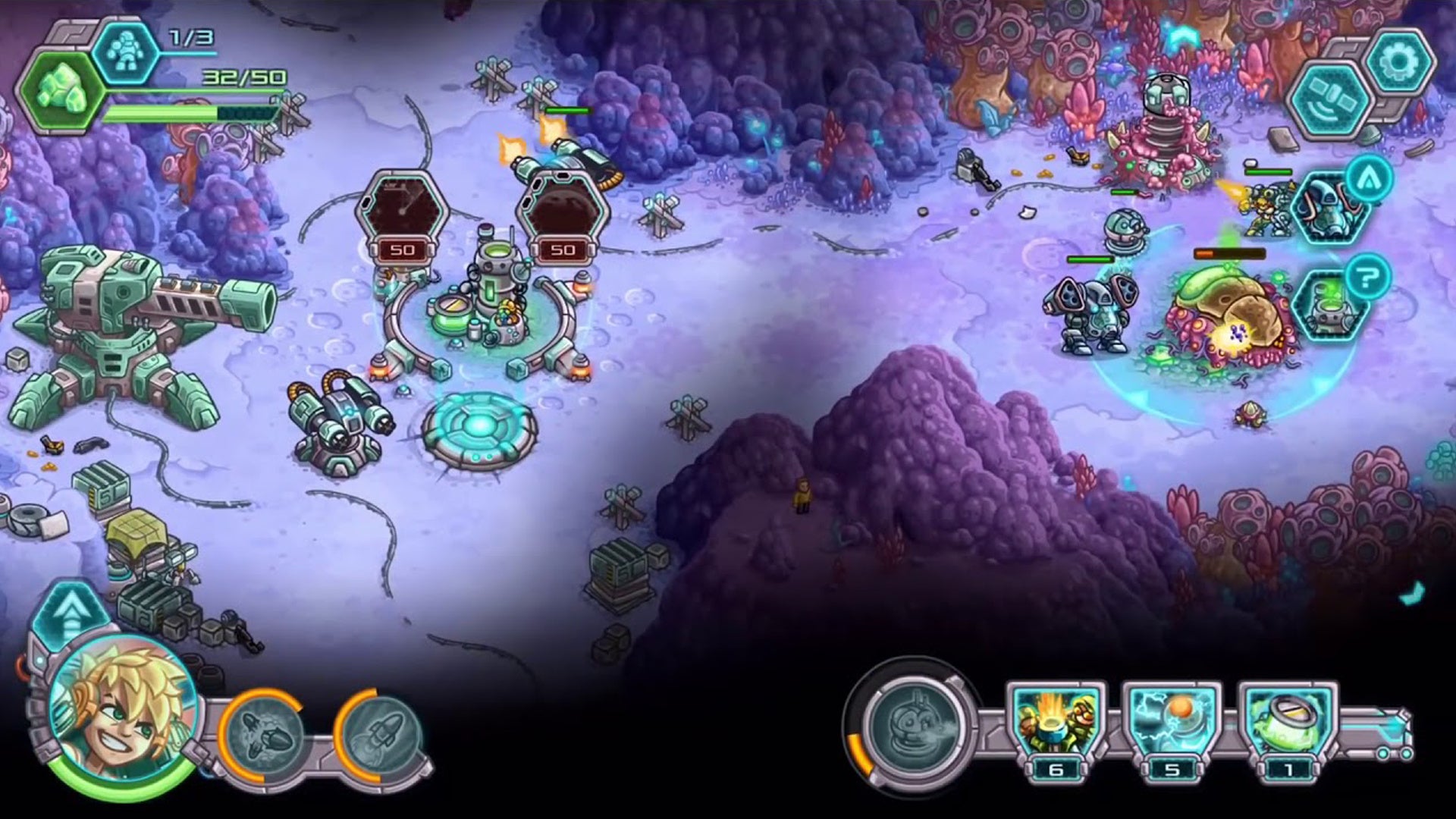Tap the upgrade arrow on mech portrait

point(1369,179)
